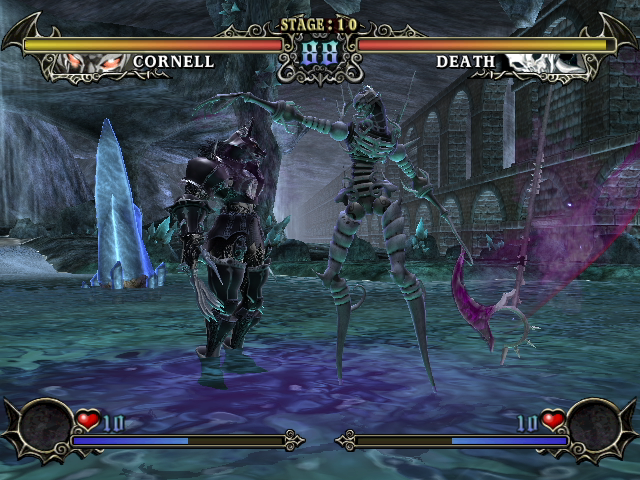Click Death's sub-weapon orb
This screenshot has height=480, width=640.
594,424
